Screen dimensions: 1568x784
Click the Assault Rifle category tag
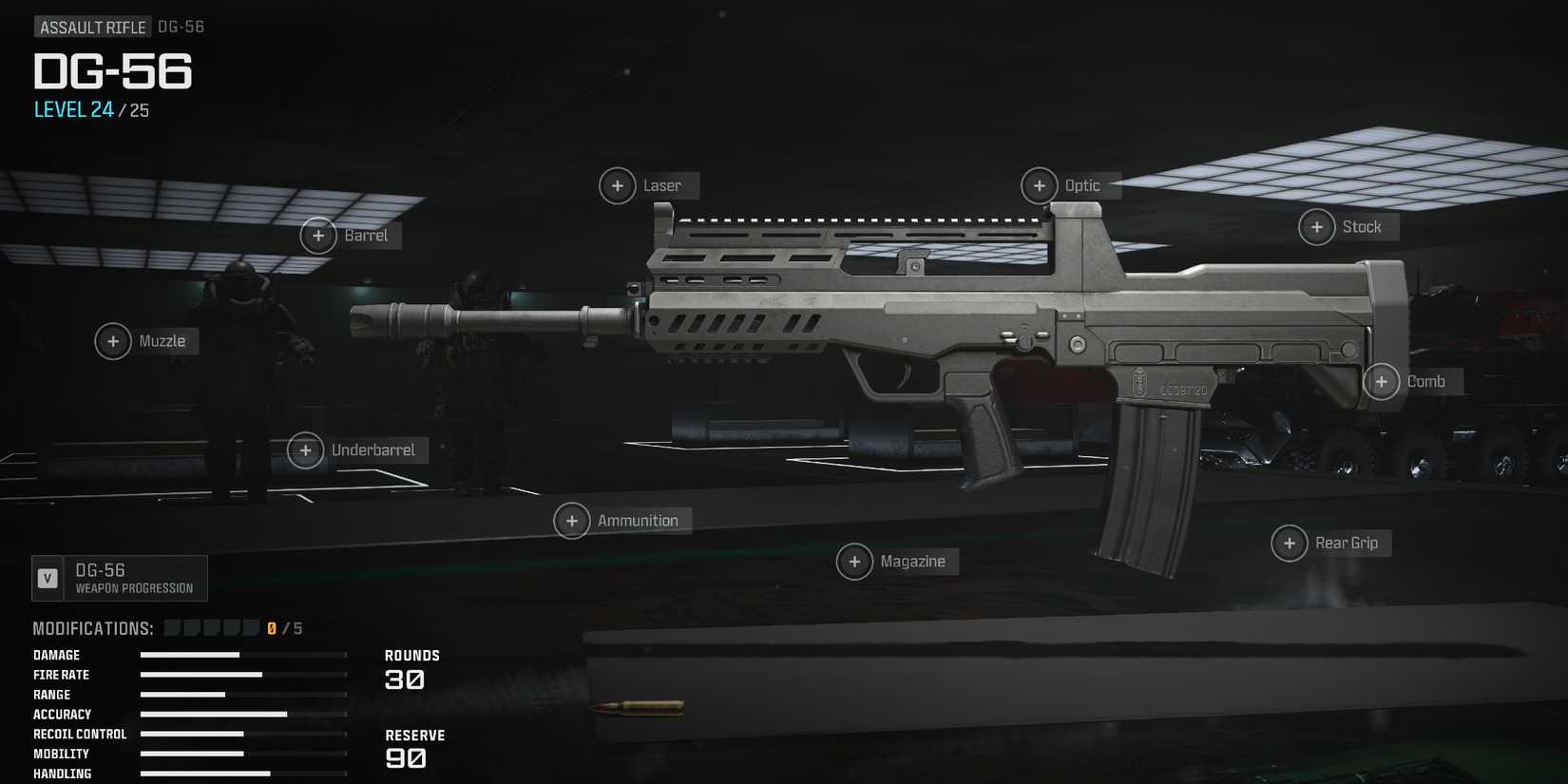(92, 27)
